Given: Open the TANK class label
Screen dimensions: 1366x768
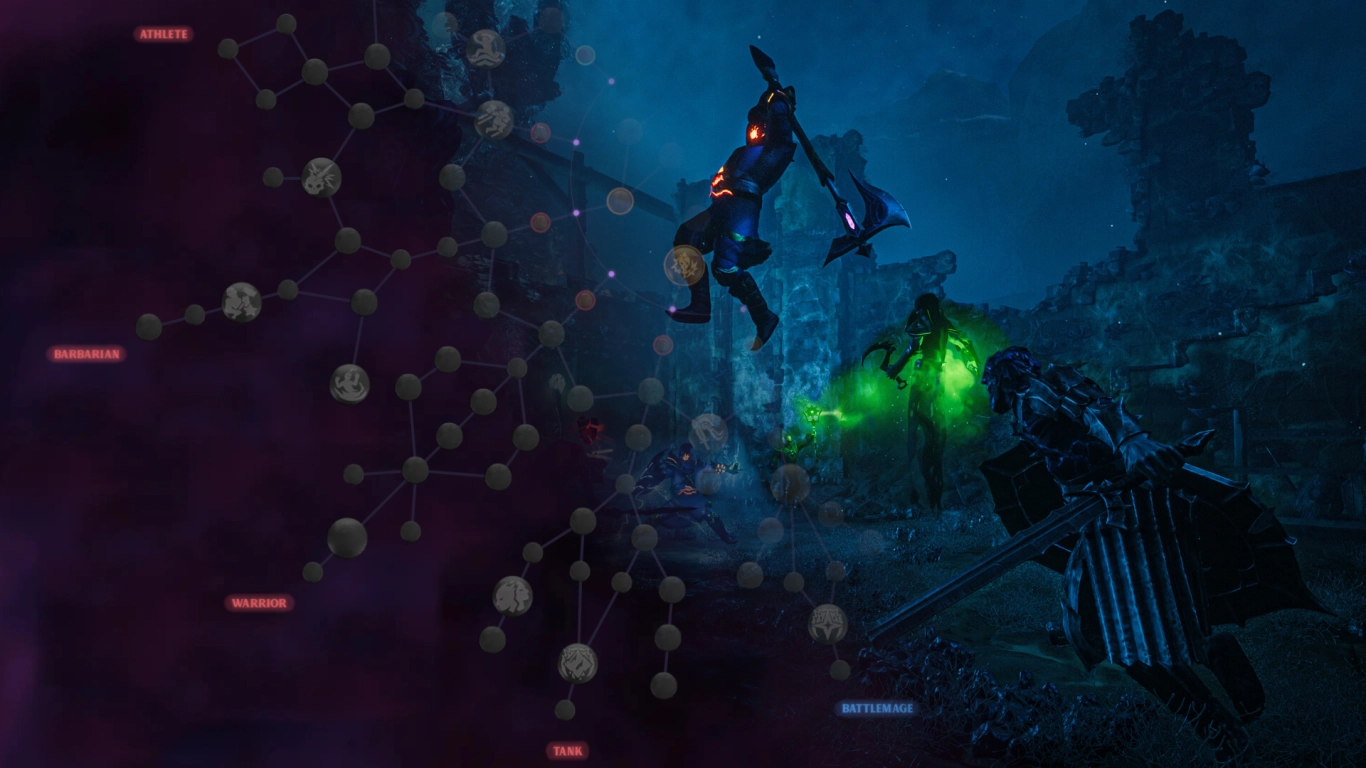Looking at the screenshot, I should [567, 751].
